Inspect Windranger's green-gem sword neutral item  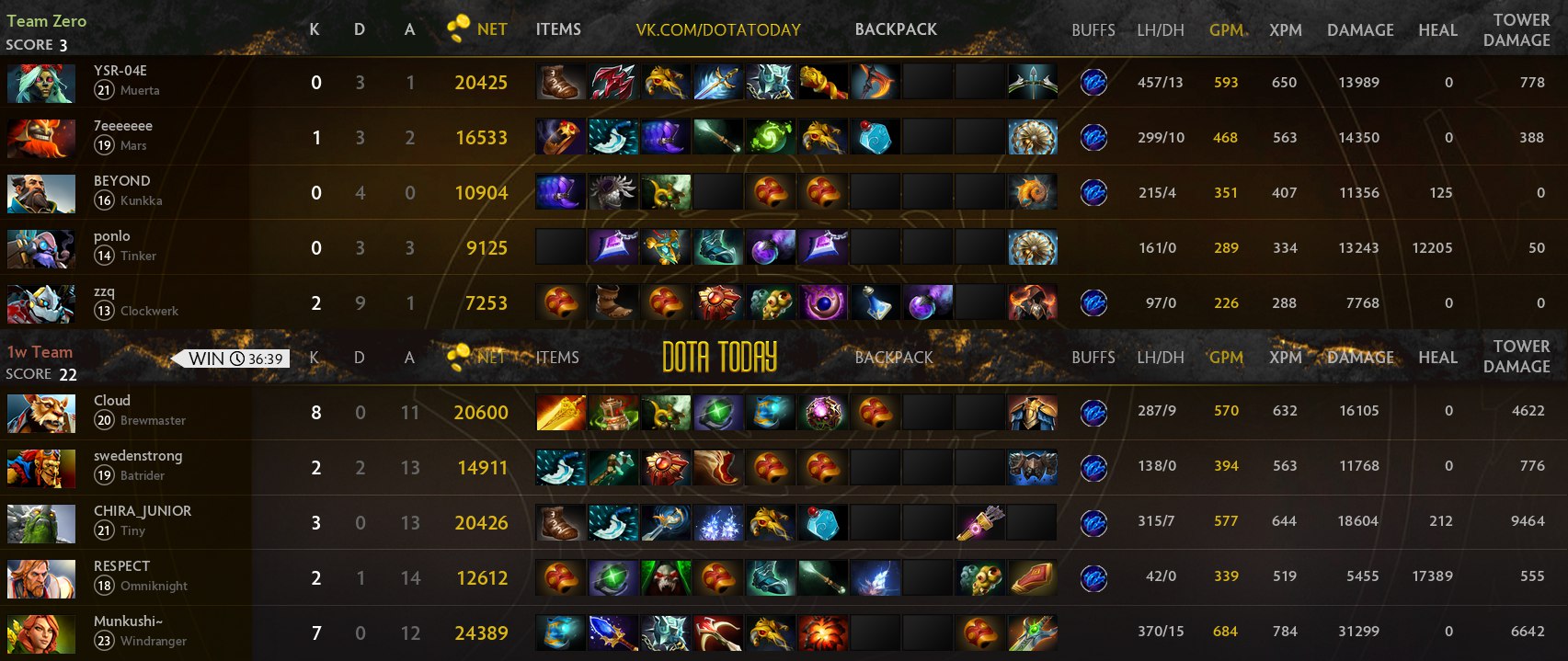(1032, 633)
